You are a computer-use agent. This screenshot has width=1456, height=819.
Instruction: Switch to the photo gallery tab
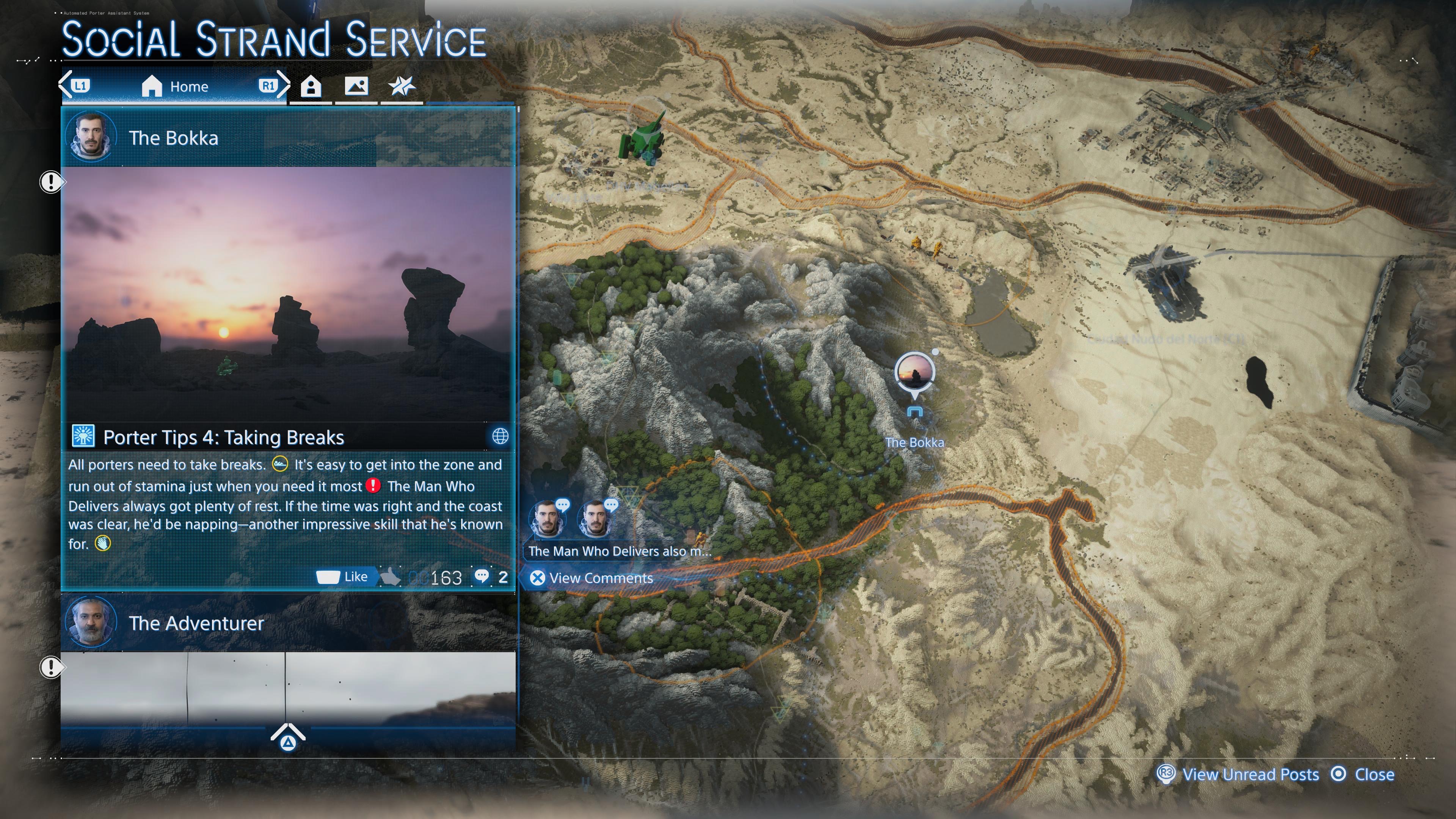[356, 86]
